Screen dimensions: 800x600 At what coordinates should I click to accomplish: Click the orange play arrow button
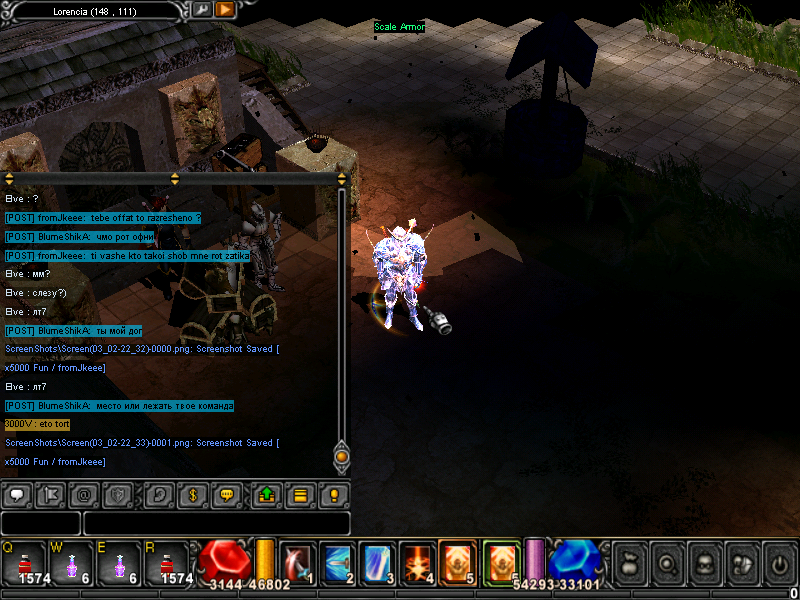(x=225, y=9)
